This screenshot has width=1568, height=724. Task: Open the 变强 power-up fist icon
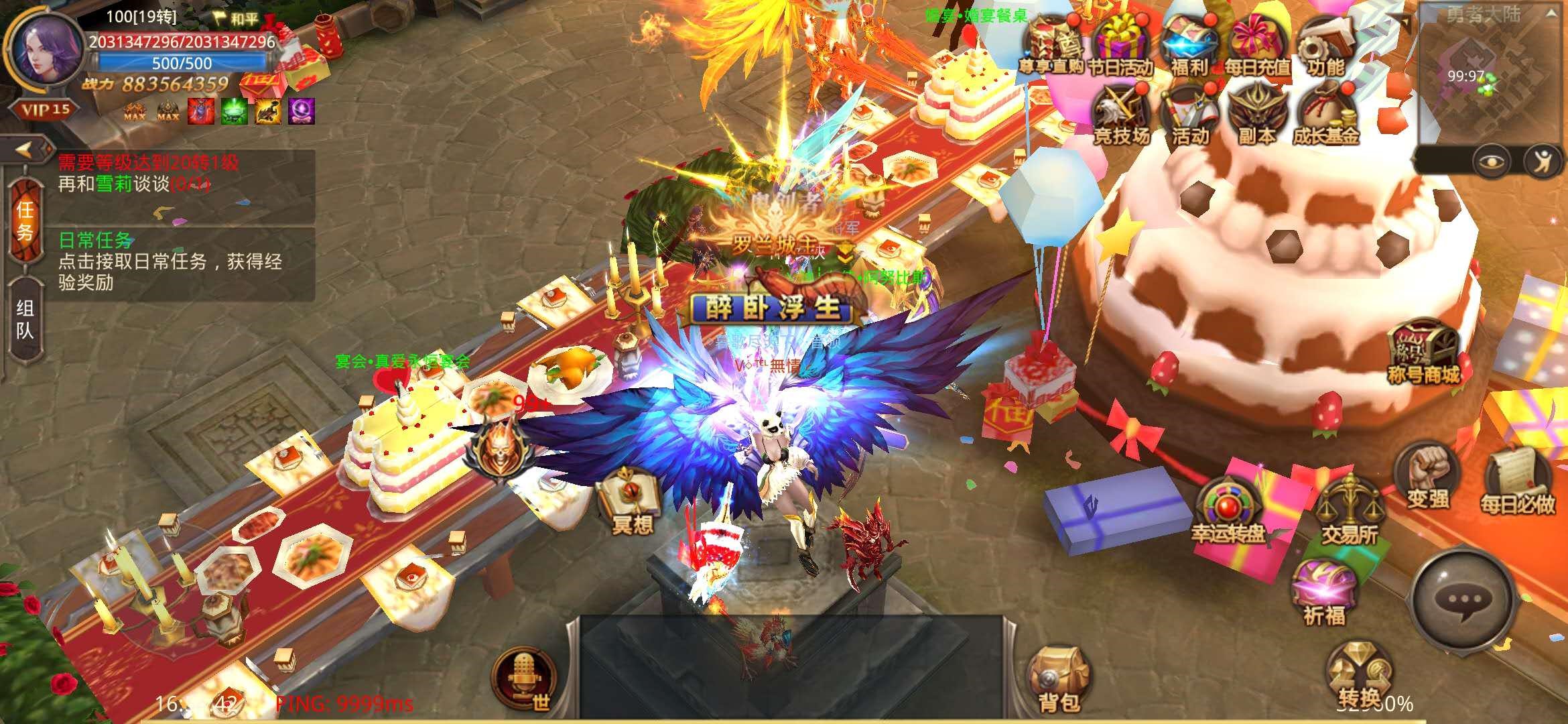click(x=1427, y=477)
